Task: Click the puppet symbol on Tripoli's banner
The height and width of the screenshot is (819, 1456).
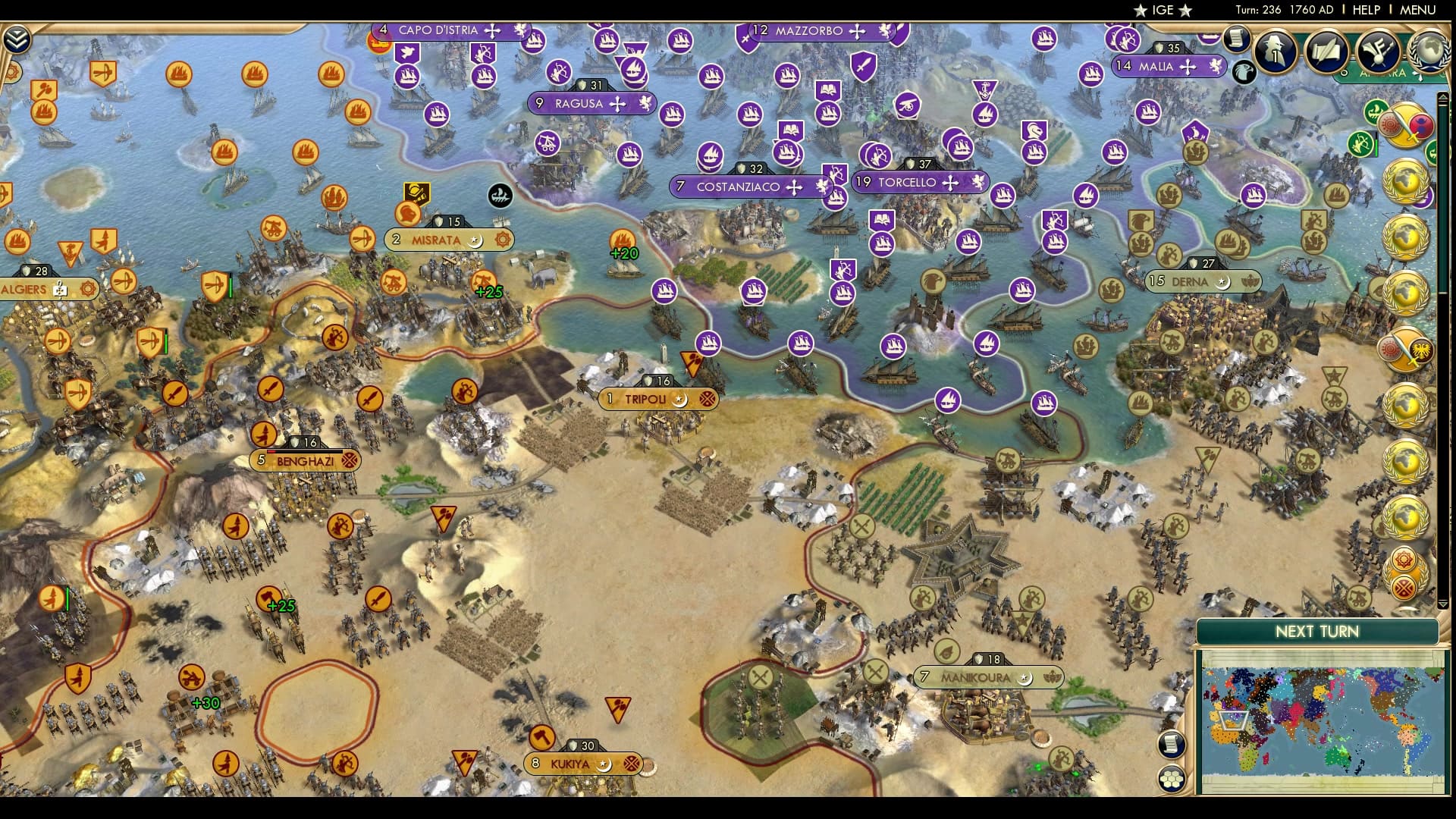Action: (x=708, y=399)
